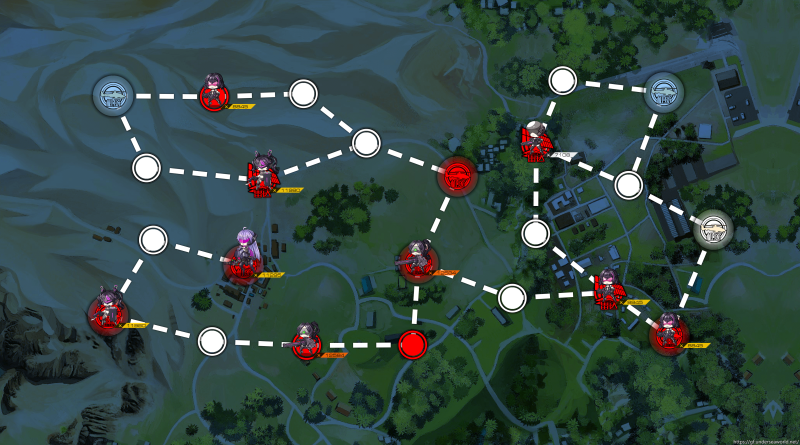Choose the solid red empty map node
Image resolution: width=800 pixels, height=445 pixels.
tap(412, 345)
